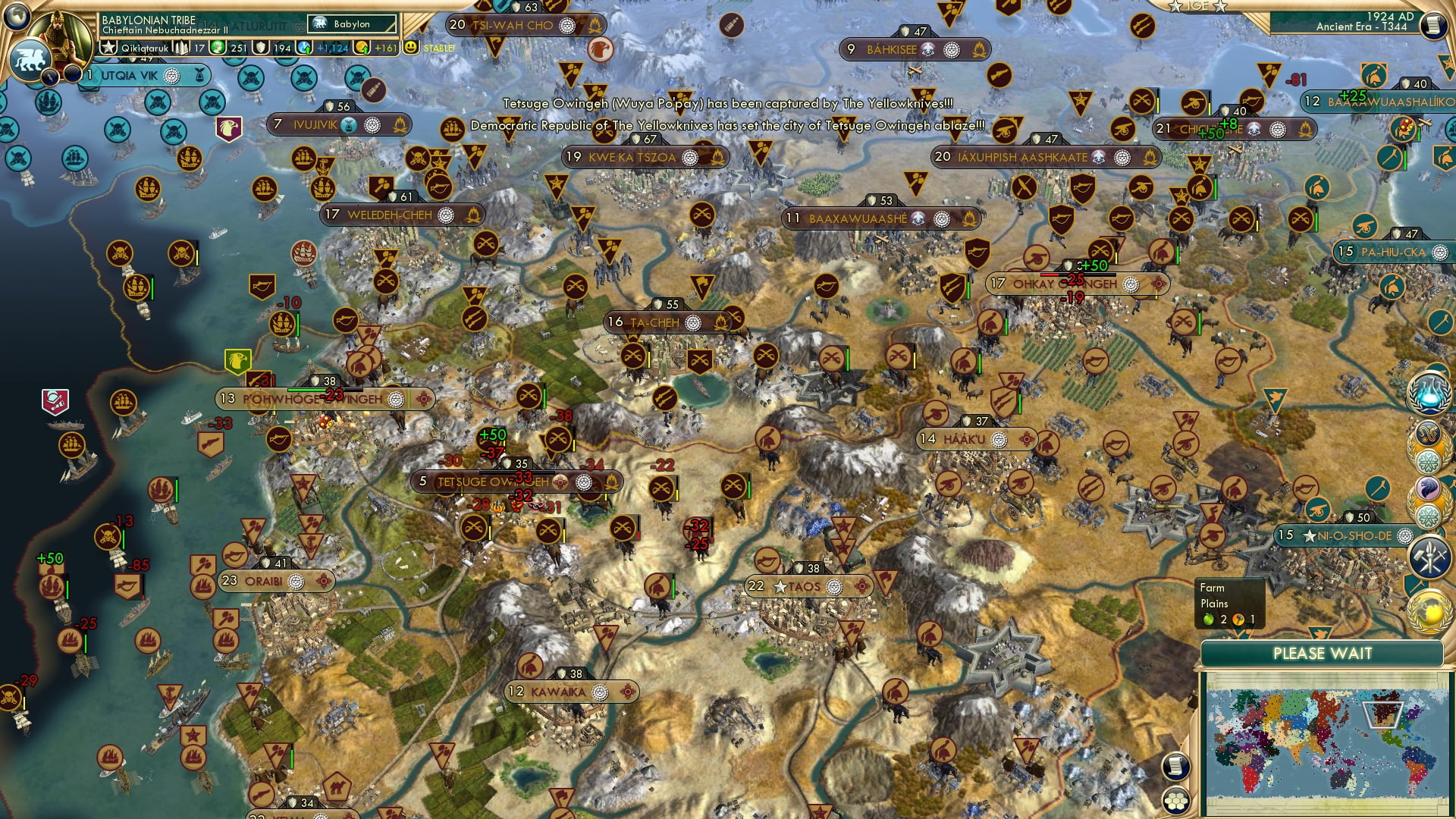
Task: Open the IGE in-game editor
Action: pos(1199,5)
